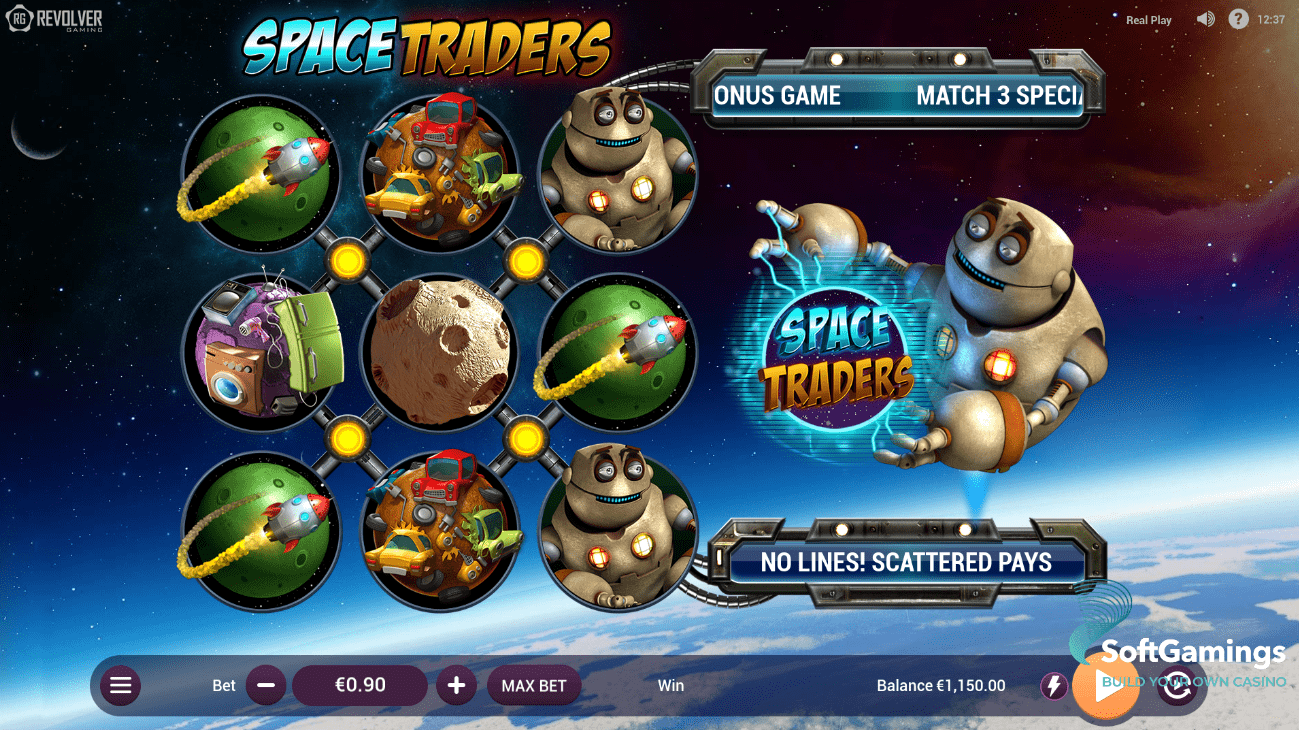Mute game sound with the speaker icon
The image size is (1299, 730).
1205,19
